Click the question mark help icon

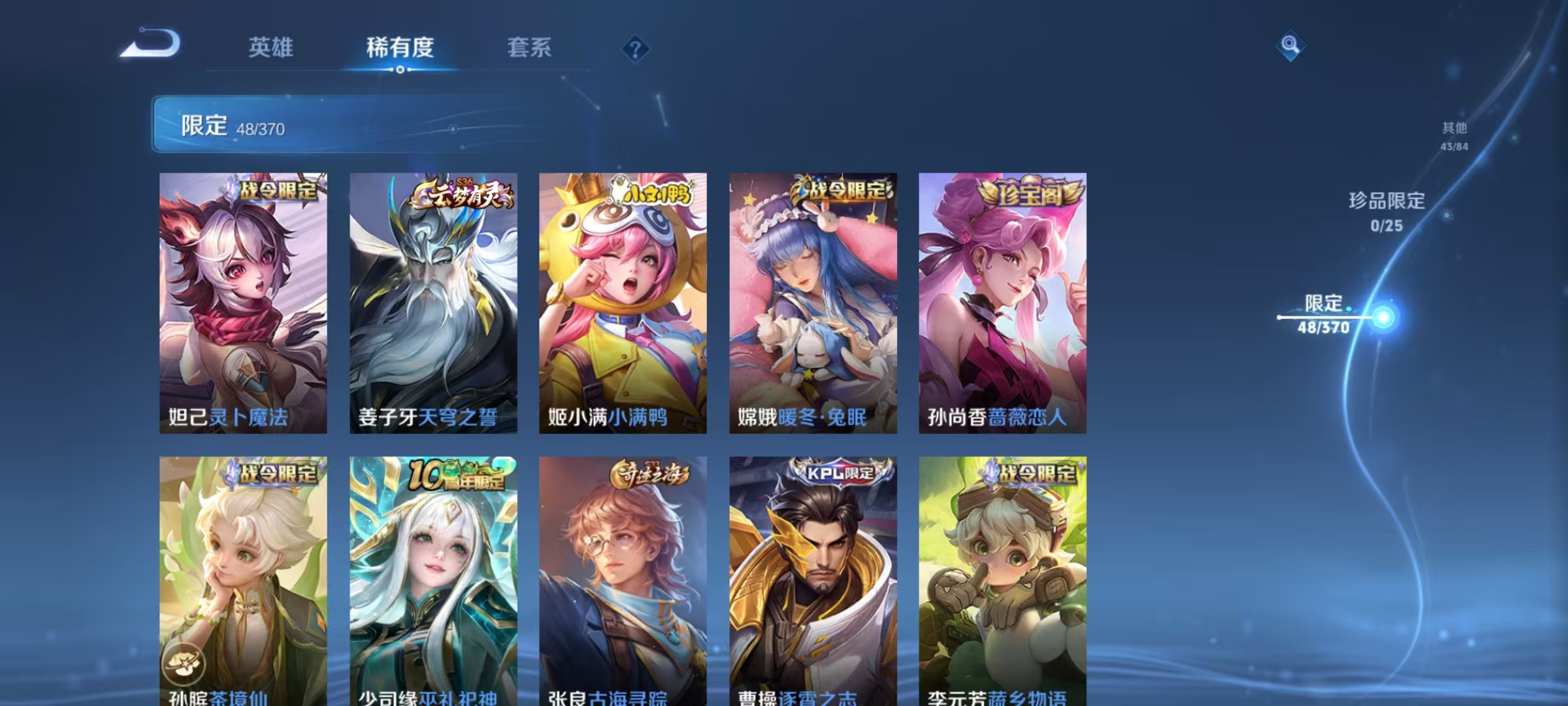click(x=637, y=50)
